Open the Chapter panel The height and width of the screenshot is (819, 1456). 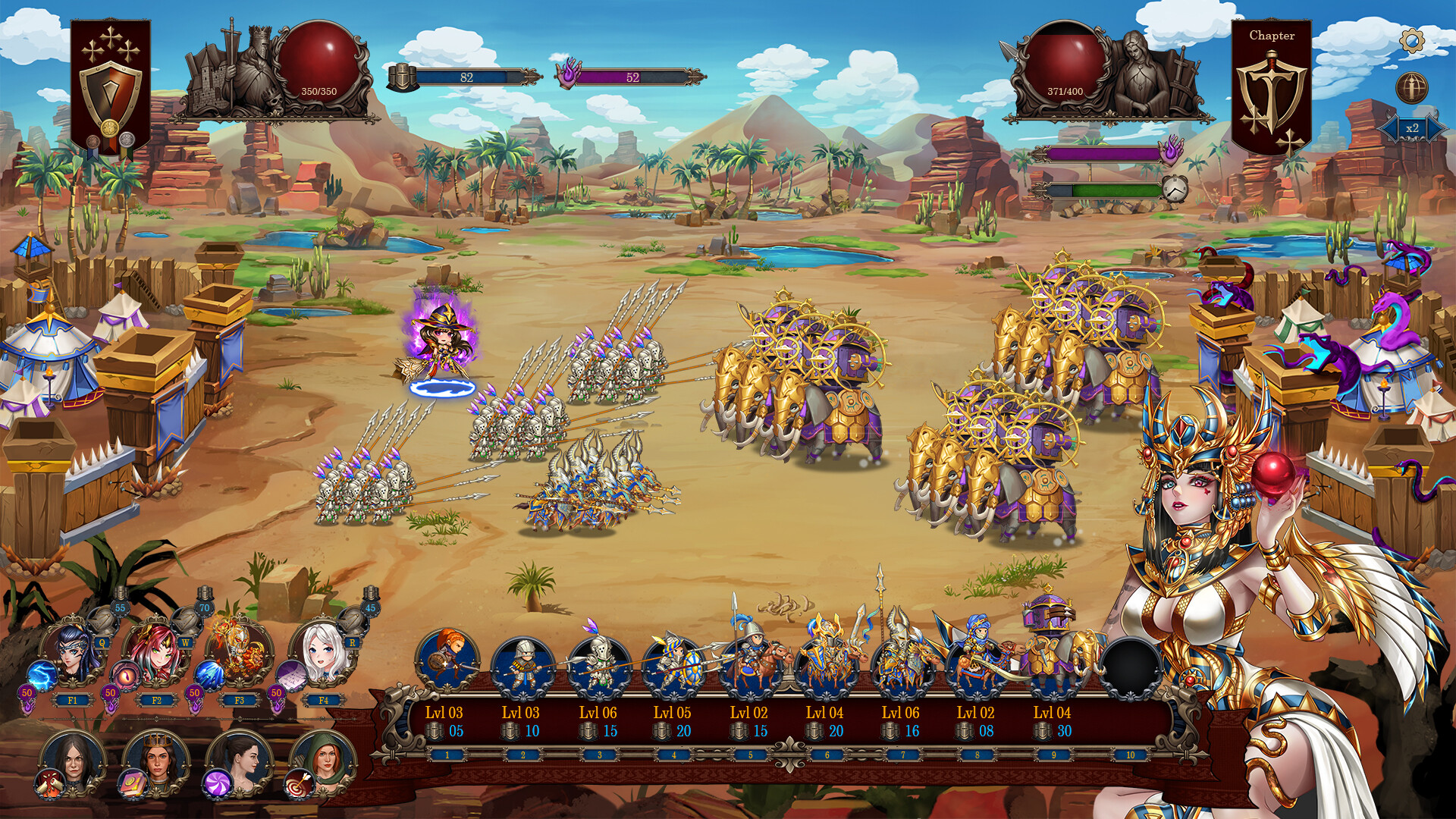click(1272, 35)
